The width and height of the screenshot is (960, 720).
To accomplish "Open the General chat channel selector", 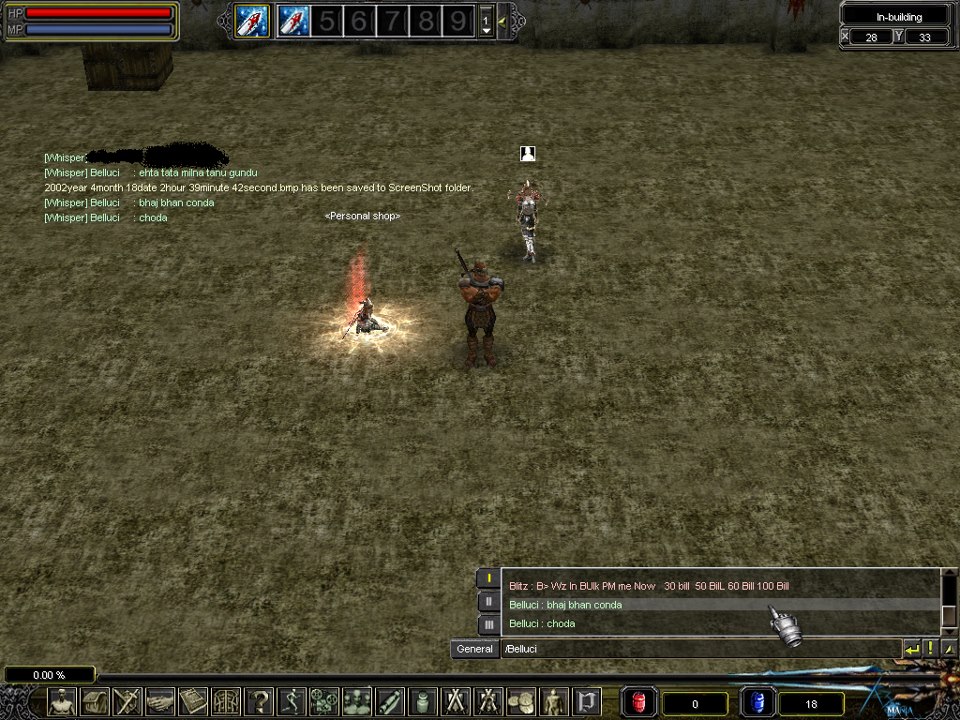I will coord(474,649).
